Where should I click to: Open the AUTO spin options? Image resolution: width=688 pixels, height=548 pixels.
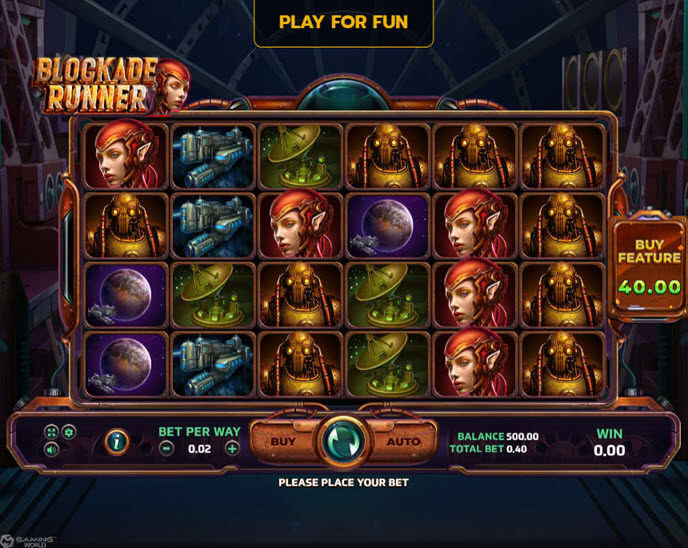tap(405, 441)
